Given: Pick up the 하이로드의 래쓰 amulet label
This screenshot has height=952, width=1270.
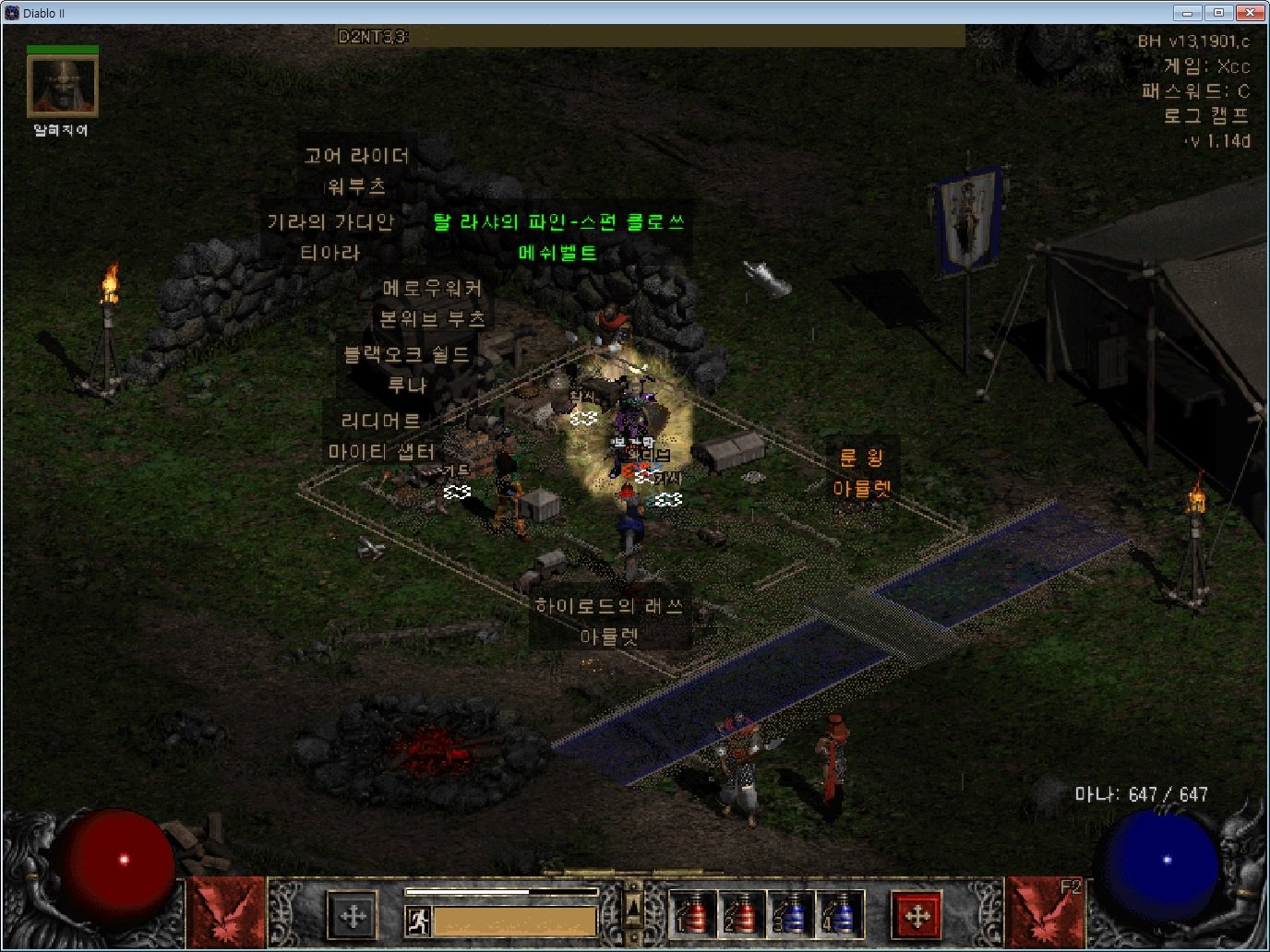Looking at the screenshot, I should pos(609,606).
